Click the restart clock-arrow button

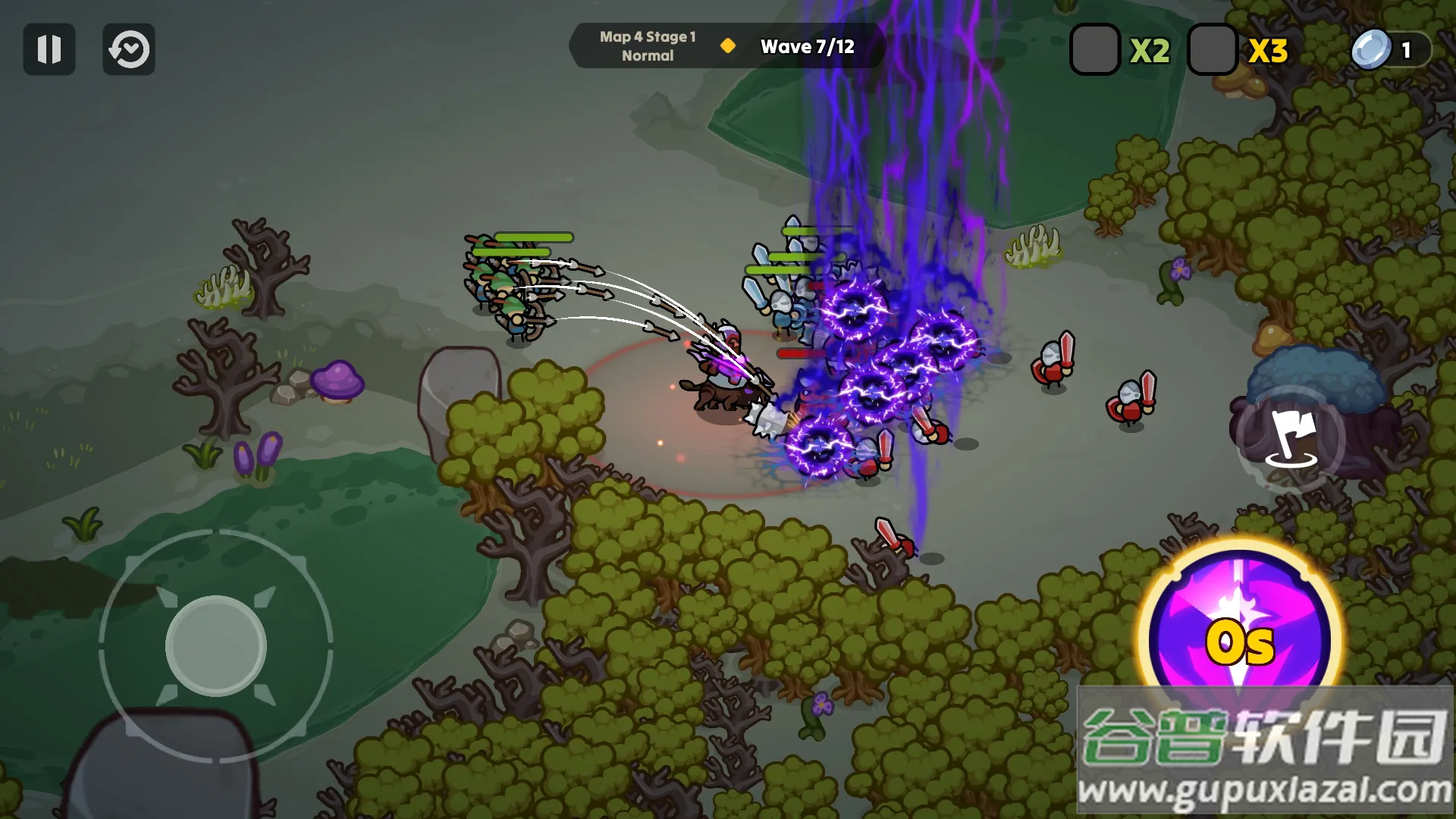pyautogui.click(x=129, y=49)
